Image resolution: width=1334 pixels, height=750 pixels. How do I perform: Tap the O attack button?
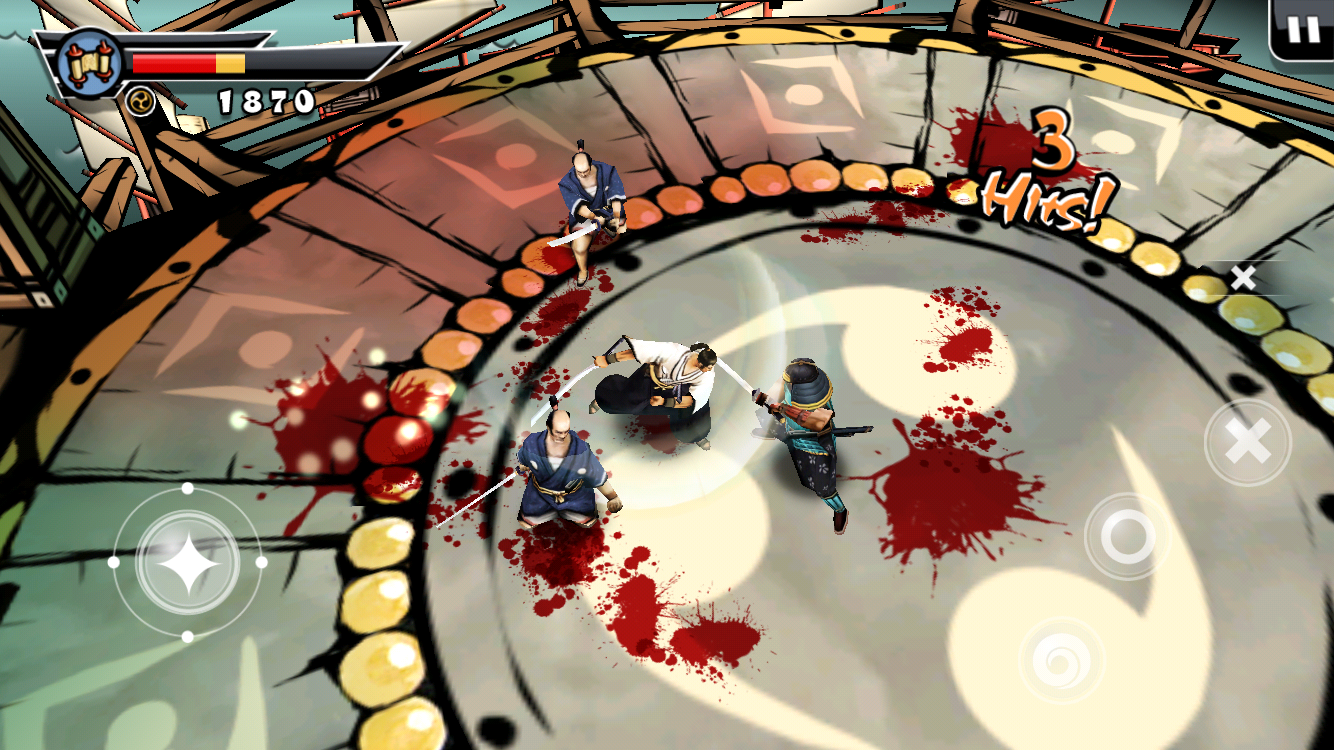point(1127,538)
